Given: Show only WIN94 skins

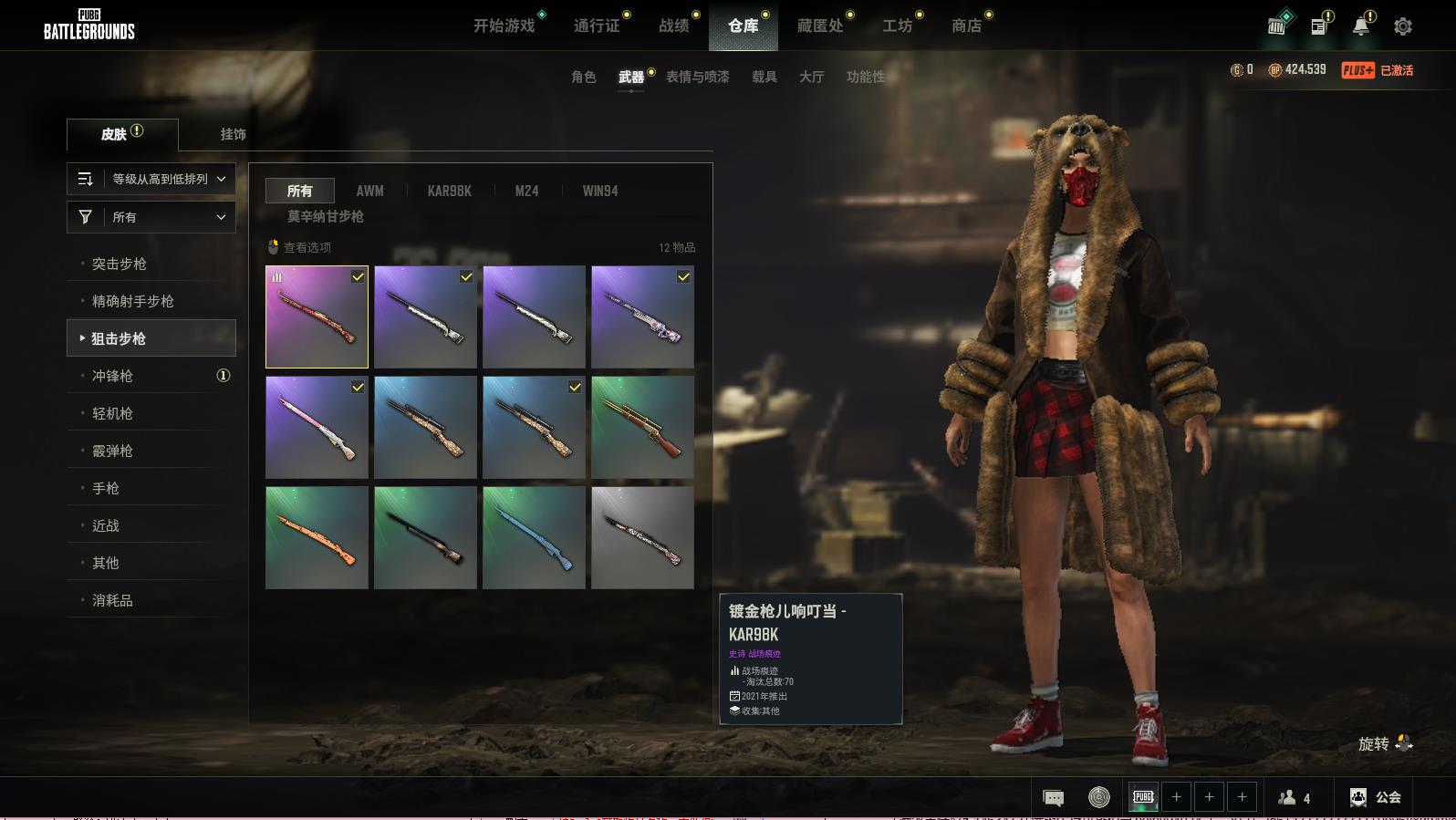Looking at the screenshot, I should [x=600, y=191].
